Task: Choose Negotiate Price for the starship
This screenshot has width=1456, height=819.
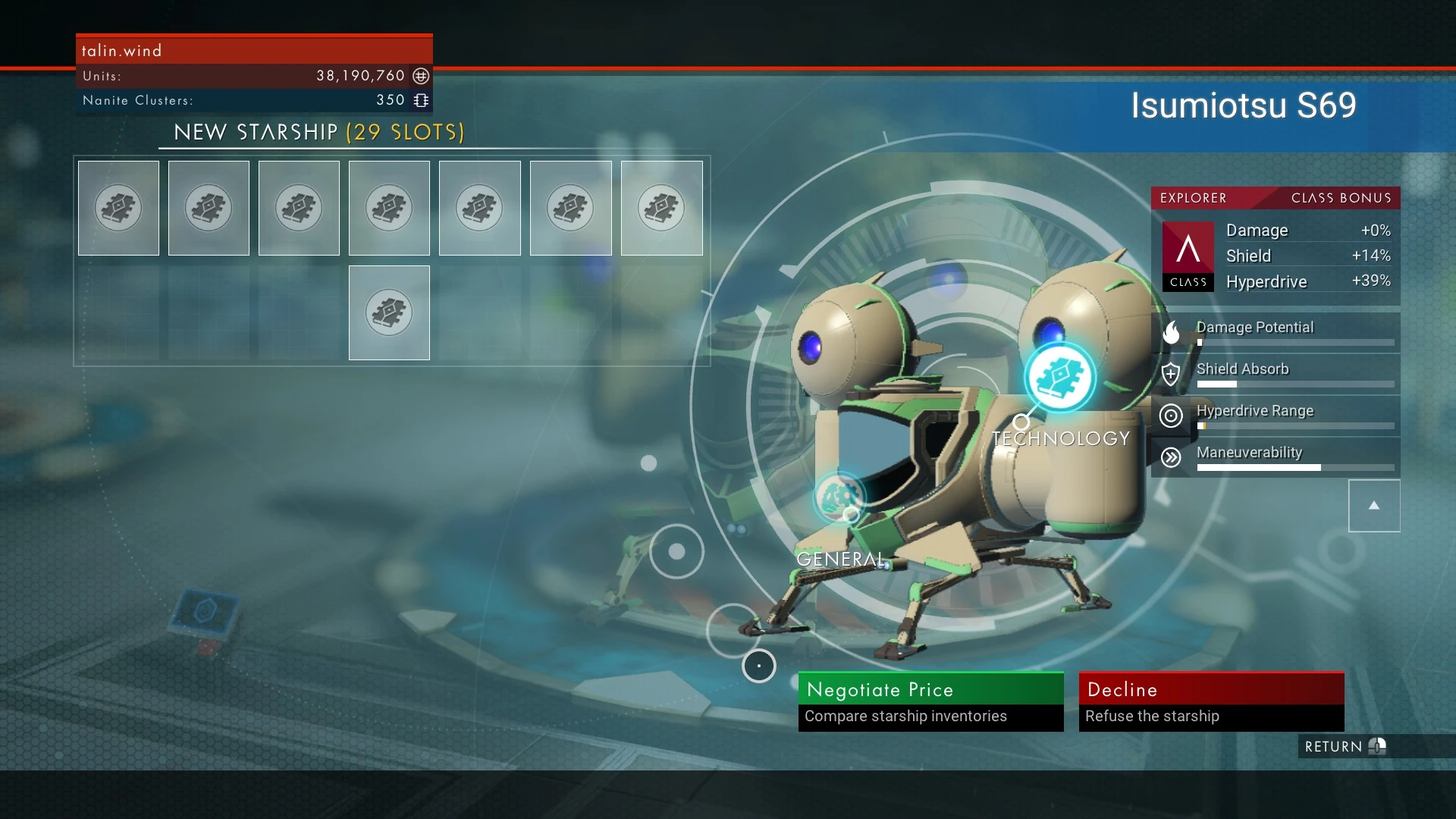Action: click(x=930, y=701)
